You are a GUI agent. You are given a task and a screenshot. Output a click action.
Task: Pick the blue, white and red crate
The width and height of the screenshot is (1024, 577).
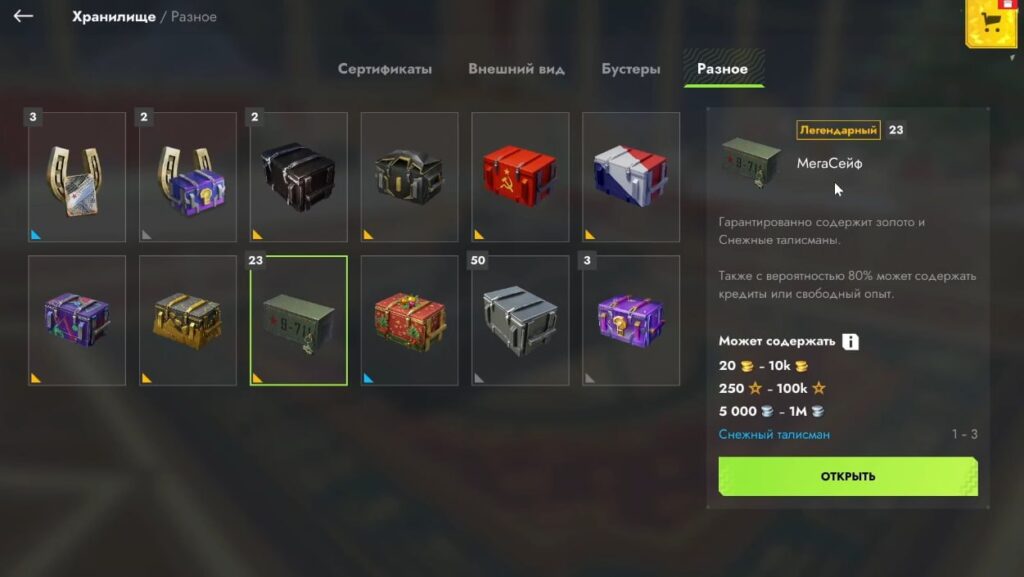pos(631,177)
